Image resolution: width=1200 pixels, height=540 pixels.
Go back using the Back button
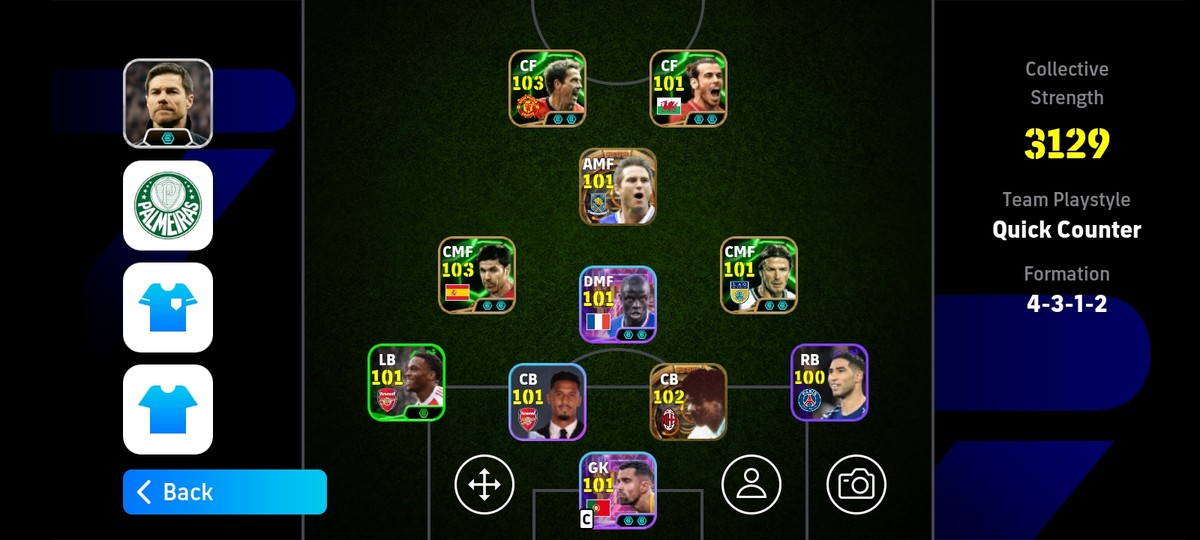[x=224, y=492]
